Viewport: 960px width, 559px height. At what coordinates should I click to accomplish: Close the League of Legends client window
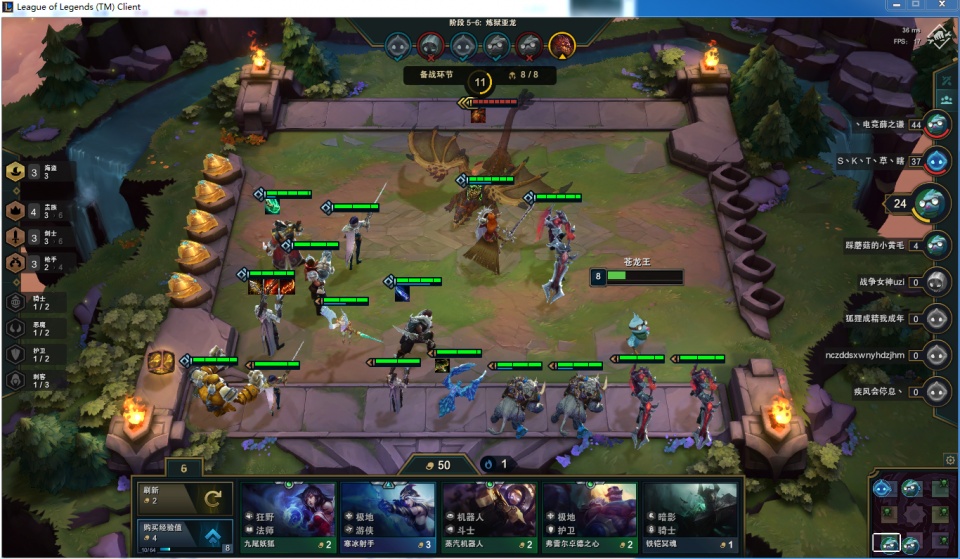pos(938,7)
